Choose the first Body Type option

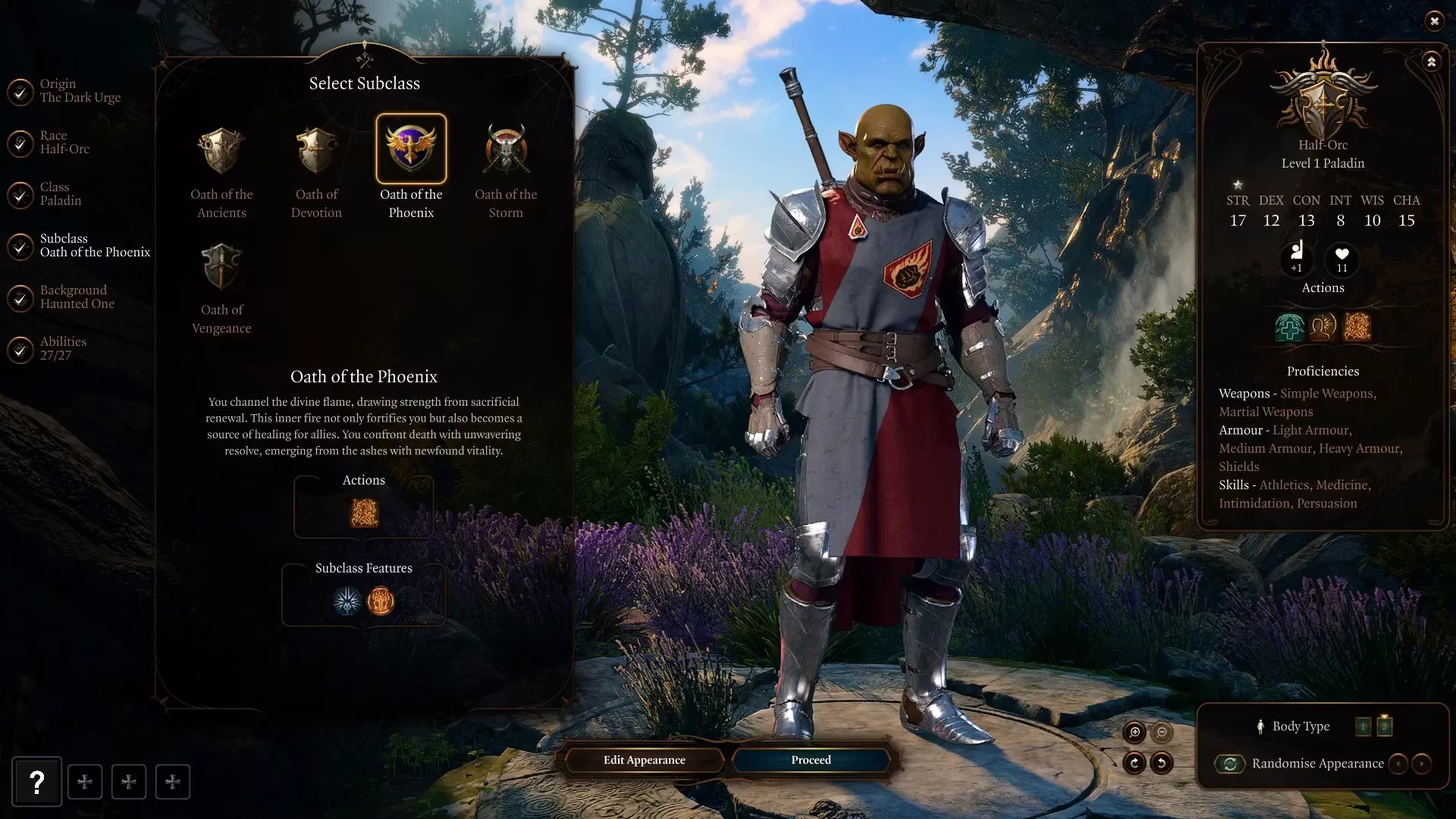click(x=1363, y=726)
